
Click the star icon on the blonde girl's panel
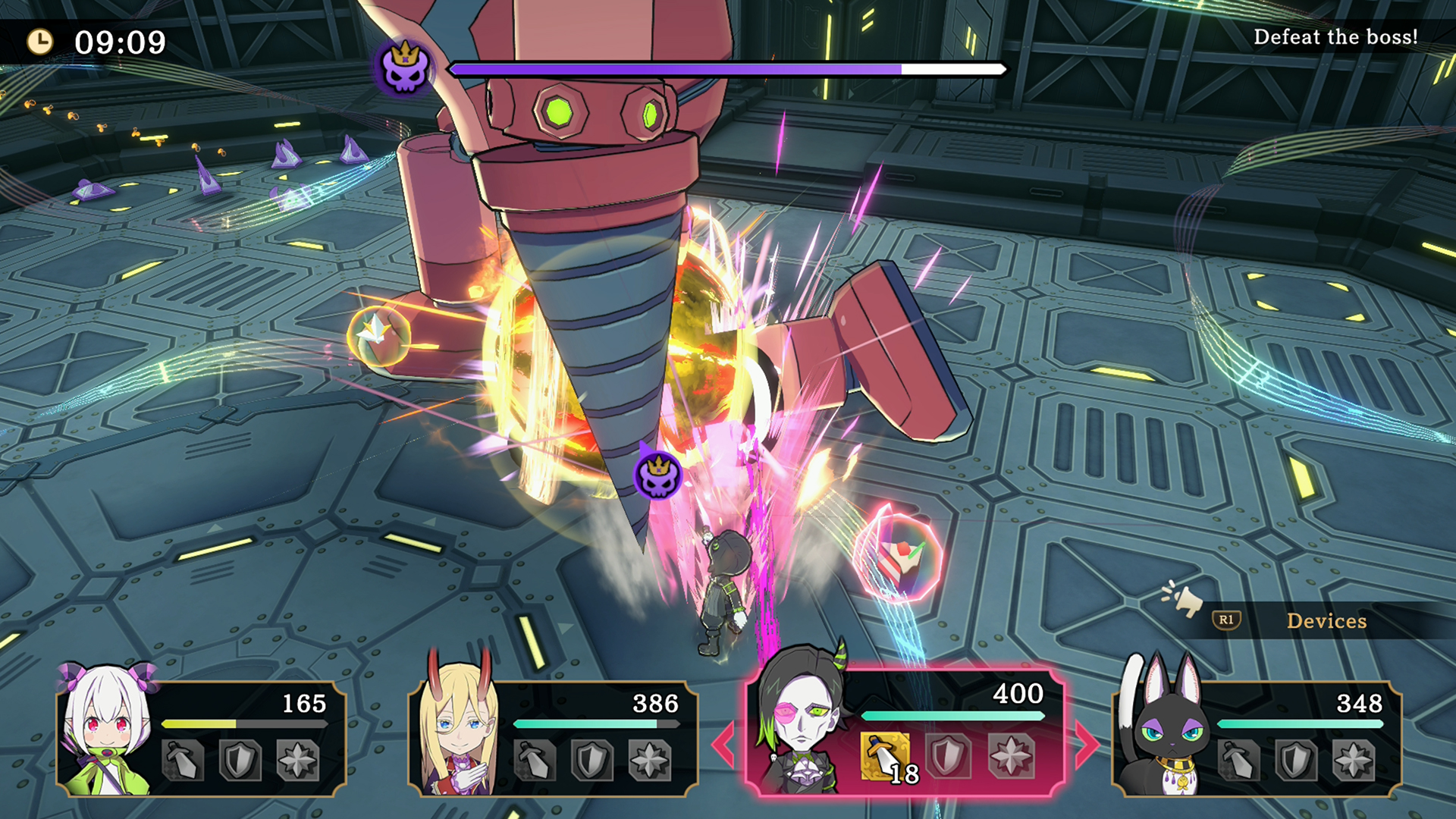(x=650, y=760)
